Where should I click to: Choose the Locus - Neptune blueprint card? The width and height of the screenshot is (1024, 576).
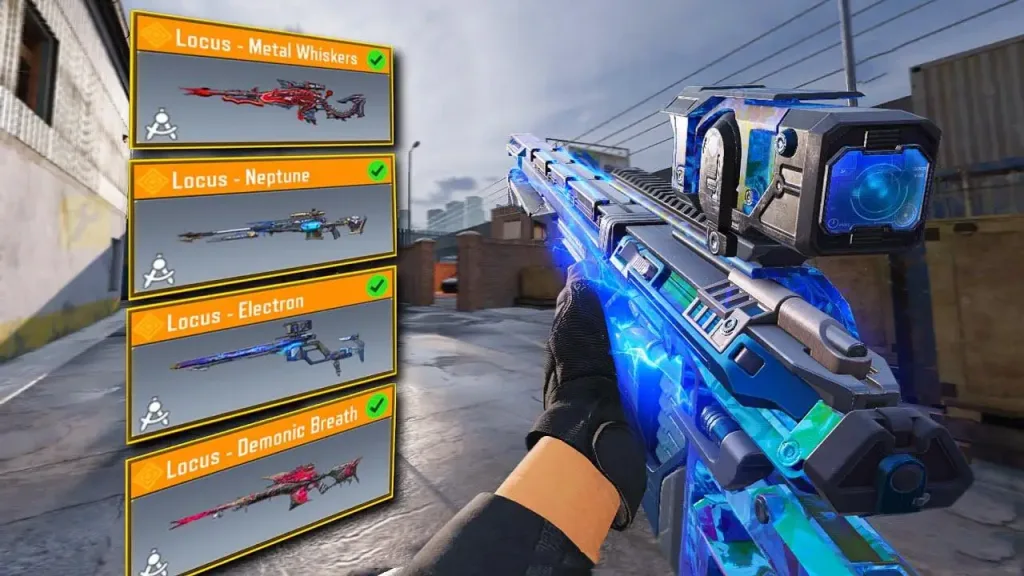[x=262, y=226]
